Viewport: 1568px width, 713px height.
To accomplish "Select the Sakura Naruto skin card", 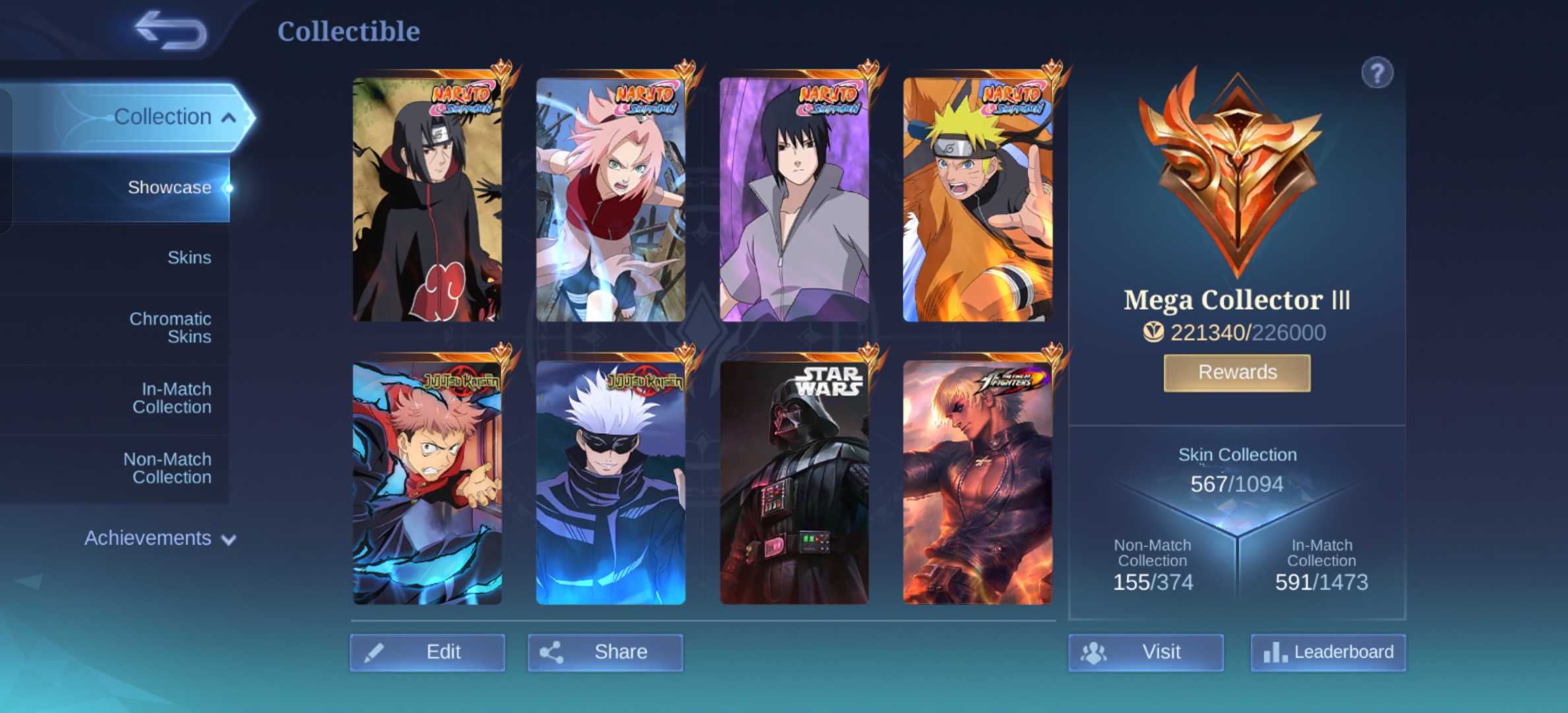I will click(x=610, y=199).
